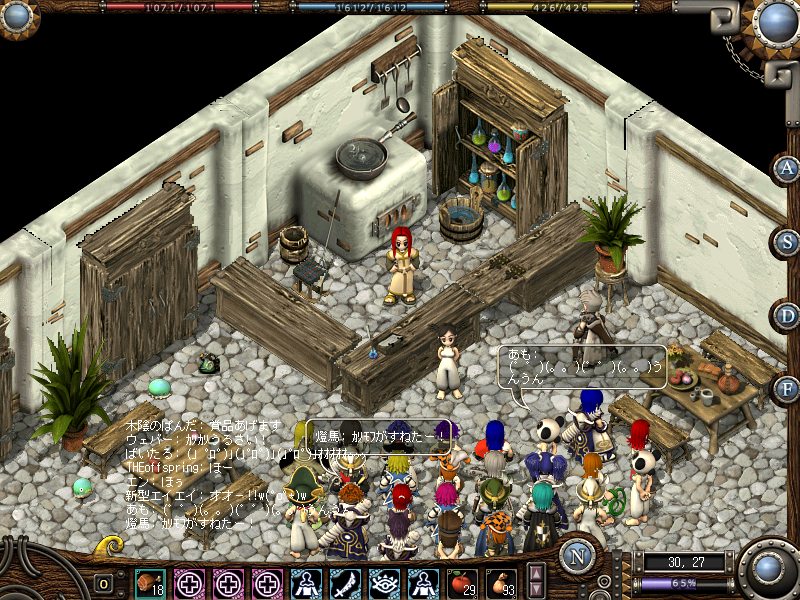
Task: Click the round A button
Action: [788, 168]
